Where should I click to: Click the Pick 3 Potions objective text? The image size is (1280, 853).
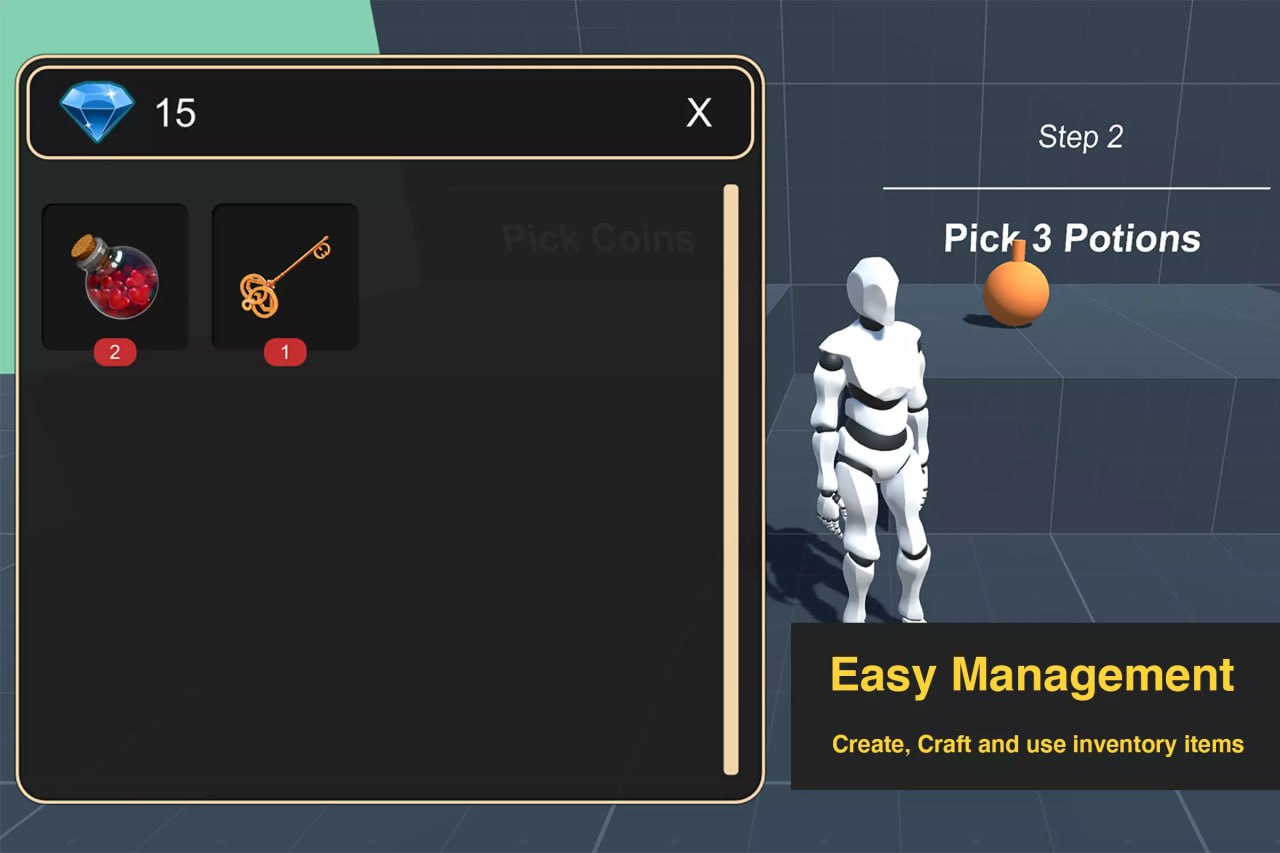1071,238
